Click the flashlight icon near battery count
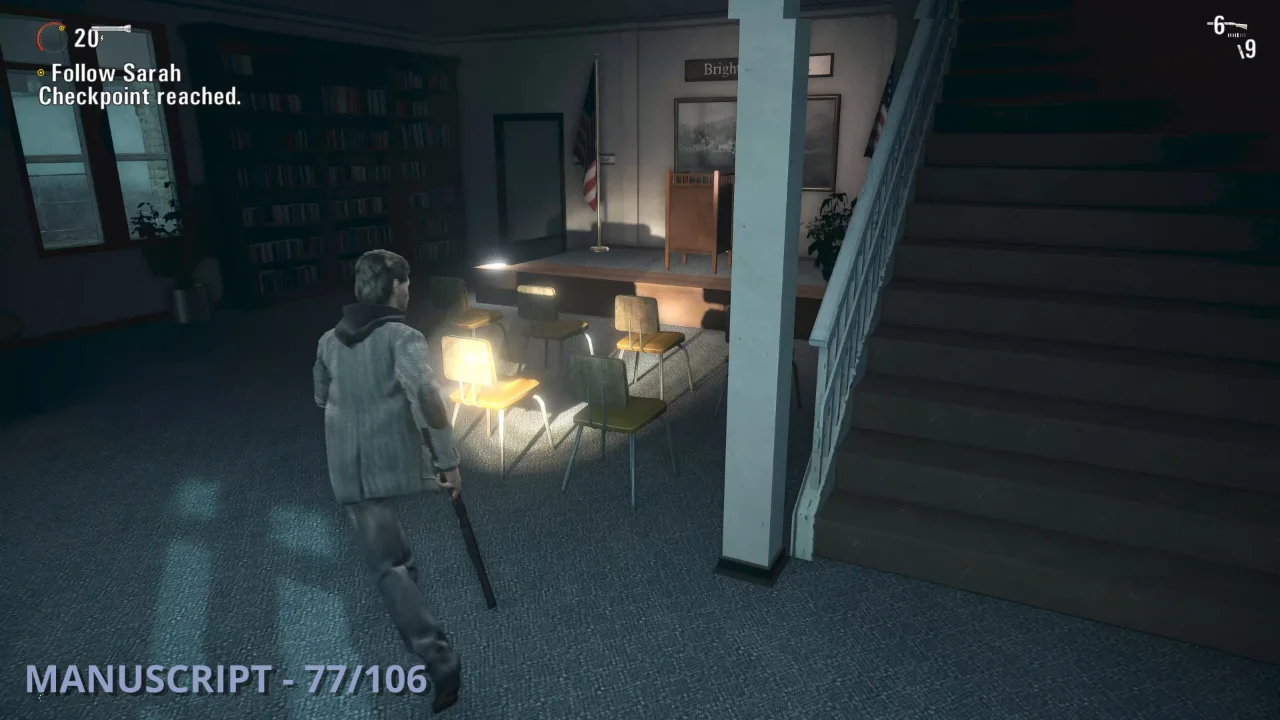The width and height of the screenshot is (1280, 720). [x=110, y=28]
